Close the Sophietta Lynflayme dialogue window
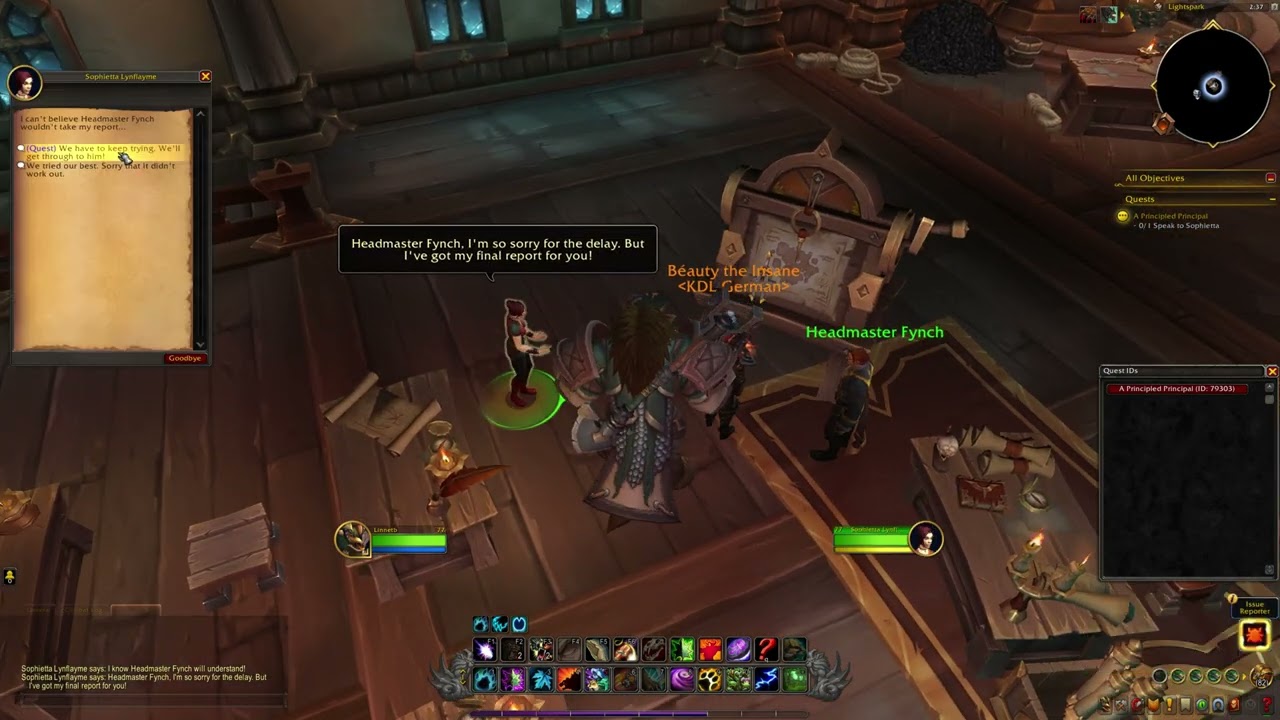Screen dimensions: 1280x720 tap(205, 77)
